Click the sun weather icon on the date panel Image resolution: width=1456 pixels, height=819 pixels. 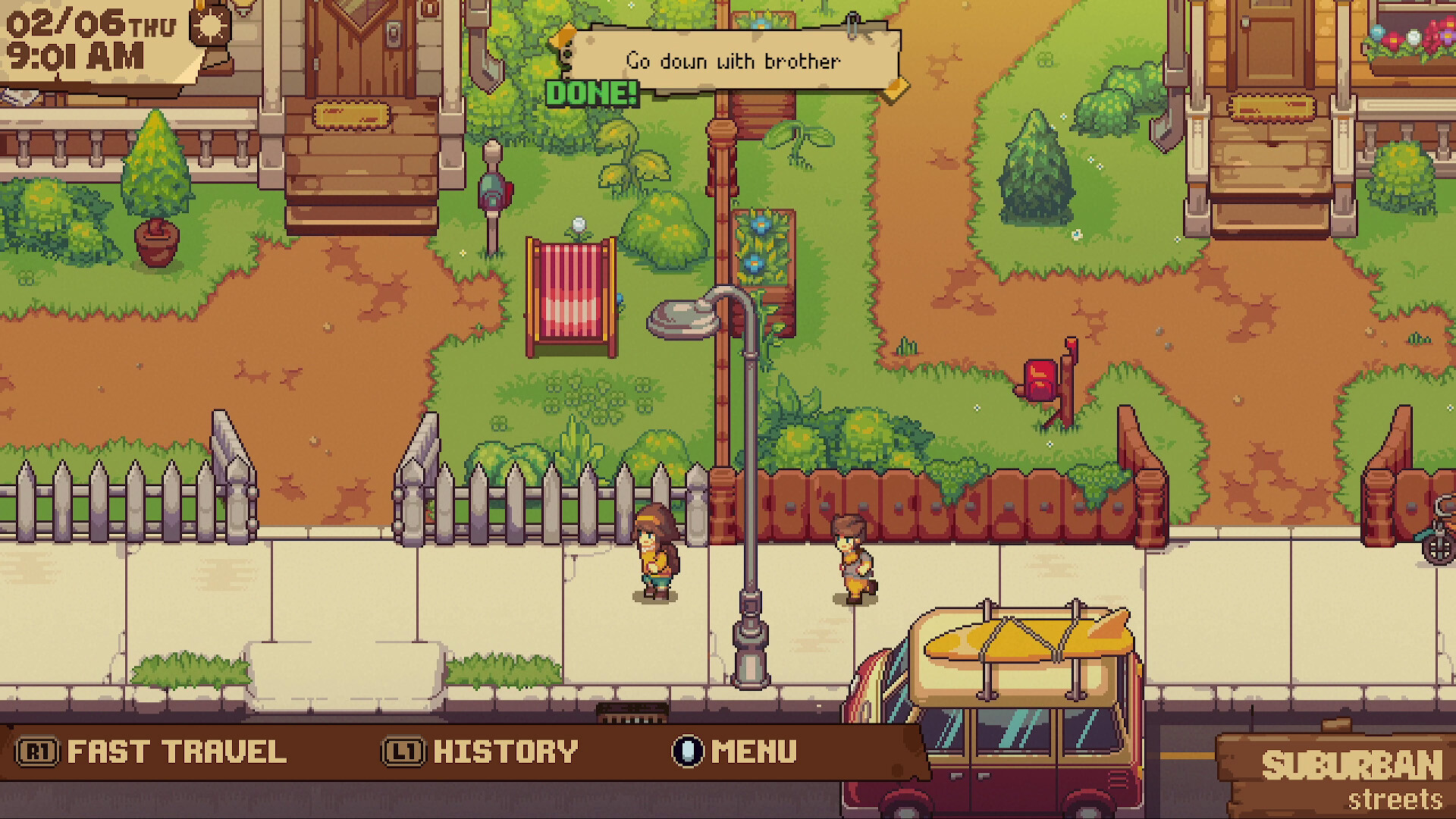[x=209, y=27]
